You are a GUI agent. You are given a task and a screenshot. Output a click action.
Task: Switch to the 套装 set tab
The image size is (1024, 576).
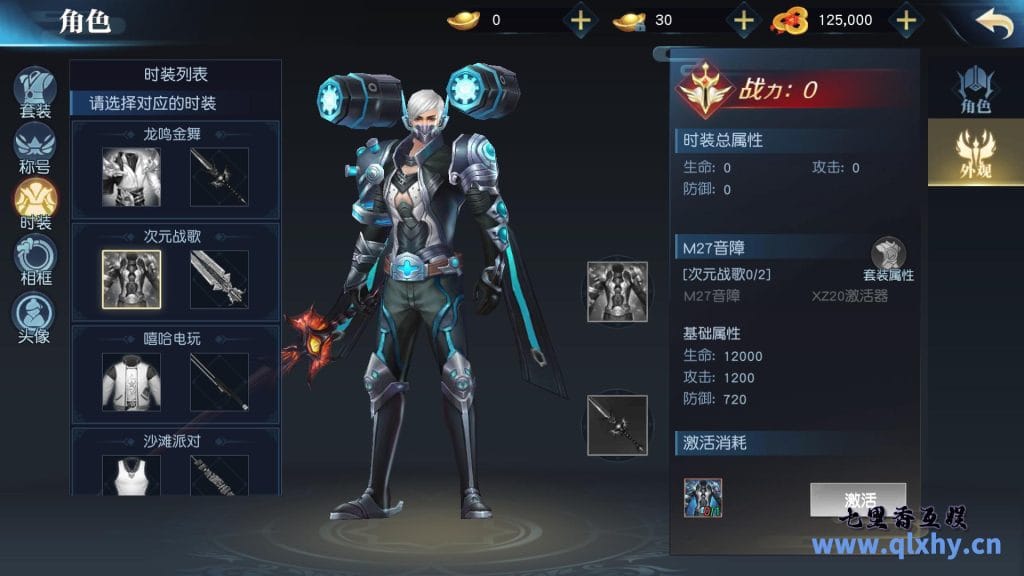point(35,92)
